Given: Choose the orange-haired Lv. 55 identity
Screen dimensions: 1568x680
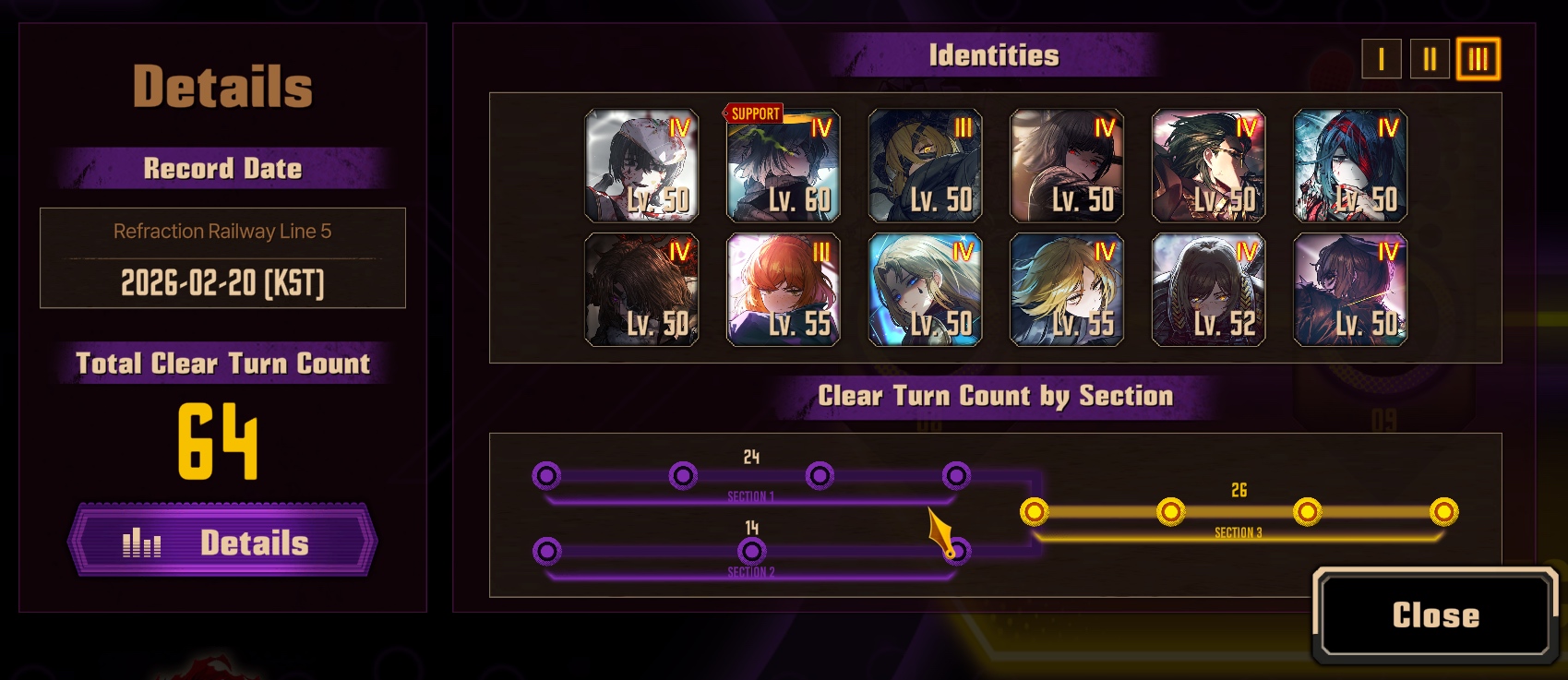Looking at the screenshot, I should (x=784, y=290).
